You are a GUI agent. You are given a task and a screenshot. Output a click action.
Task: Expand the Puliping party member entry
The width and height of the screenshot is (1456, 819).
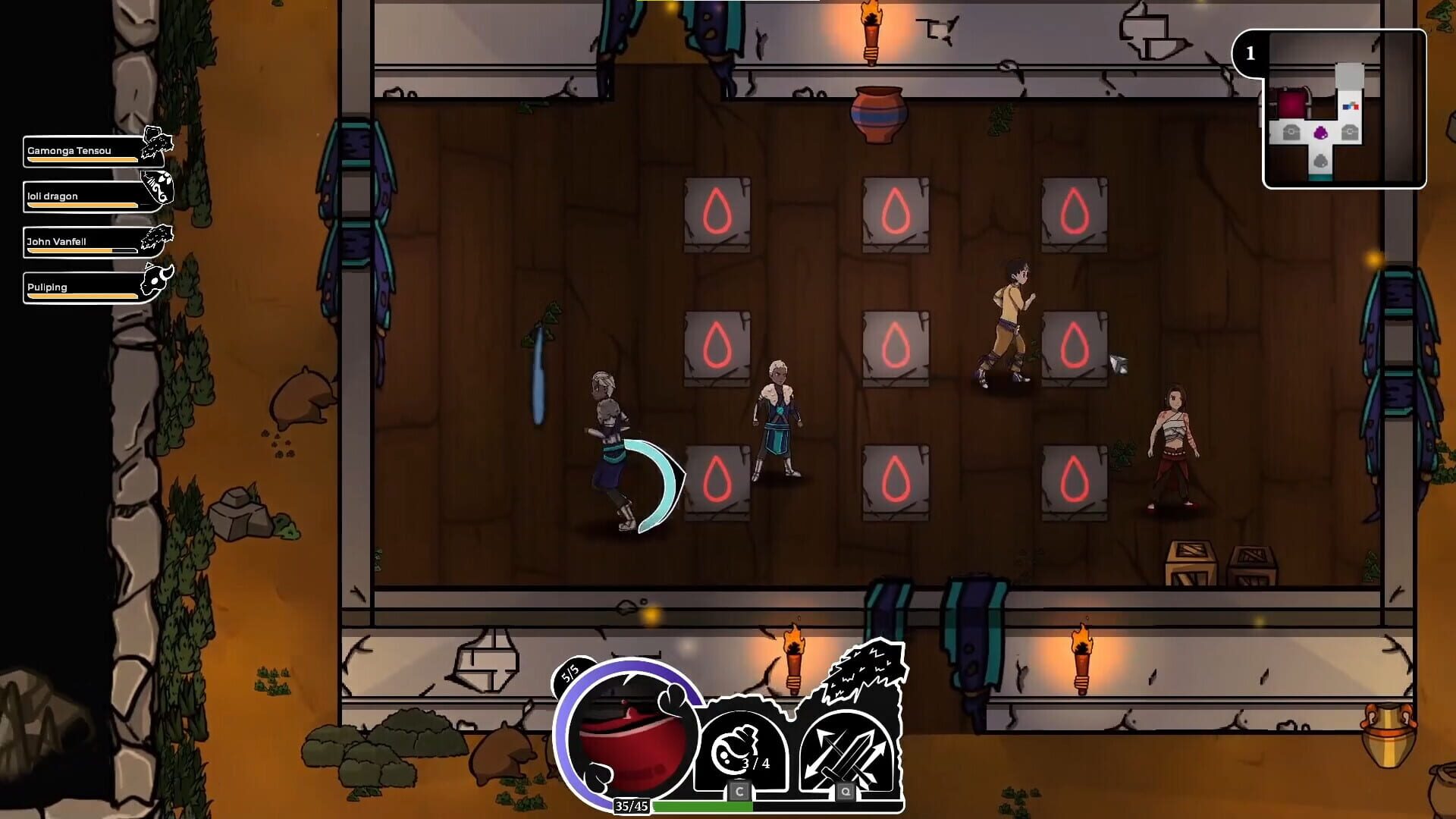[83, 287]
